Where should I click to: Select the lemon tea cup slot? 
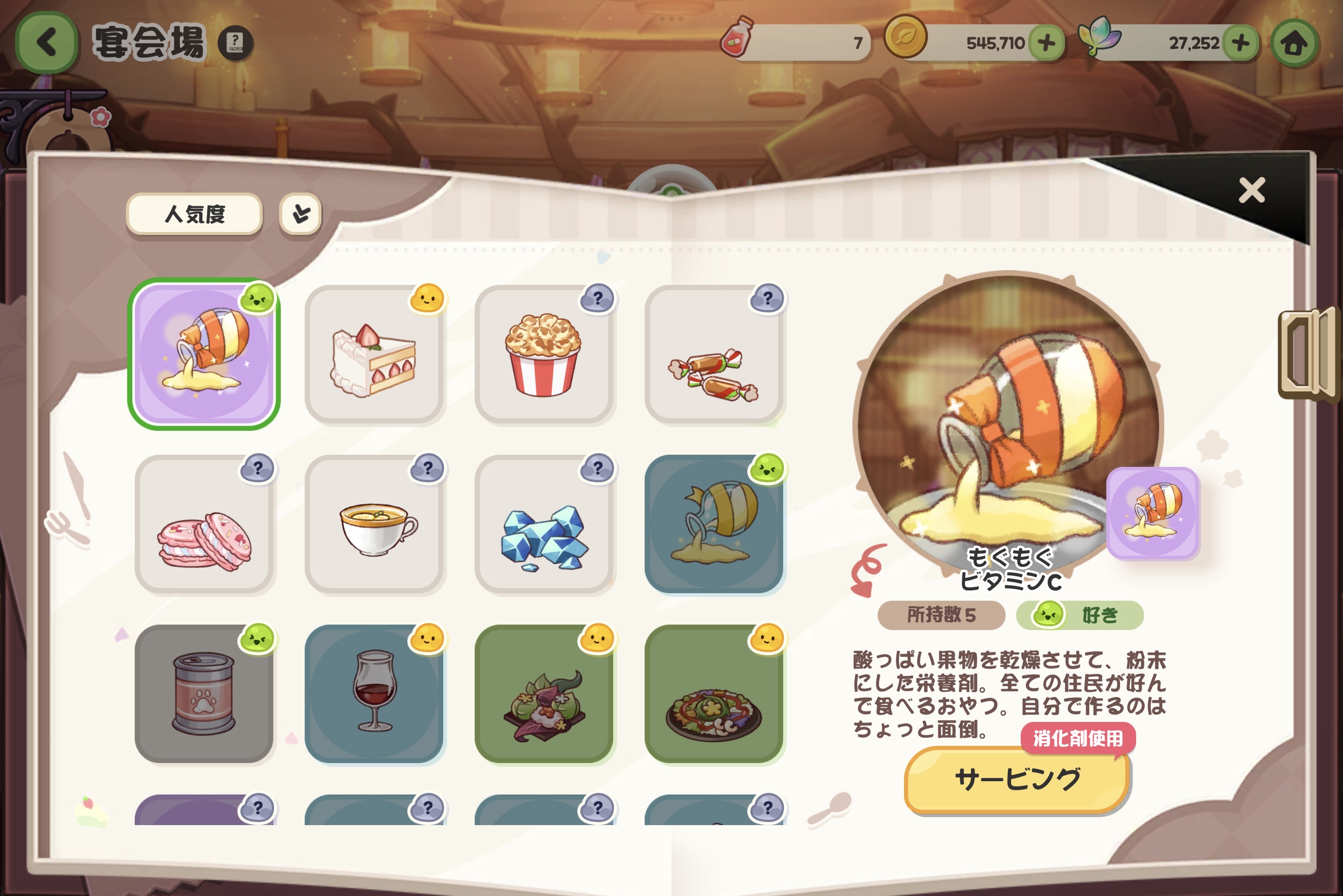point(374,525)
